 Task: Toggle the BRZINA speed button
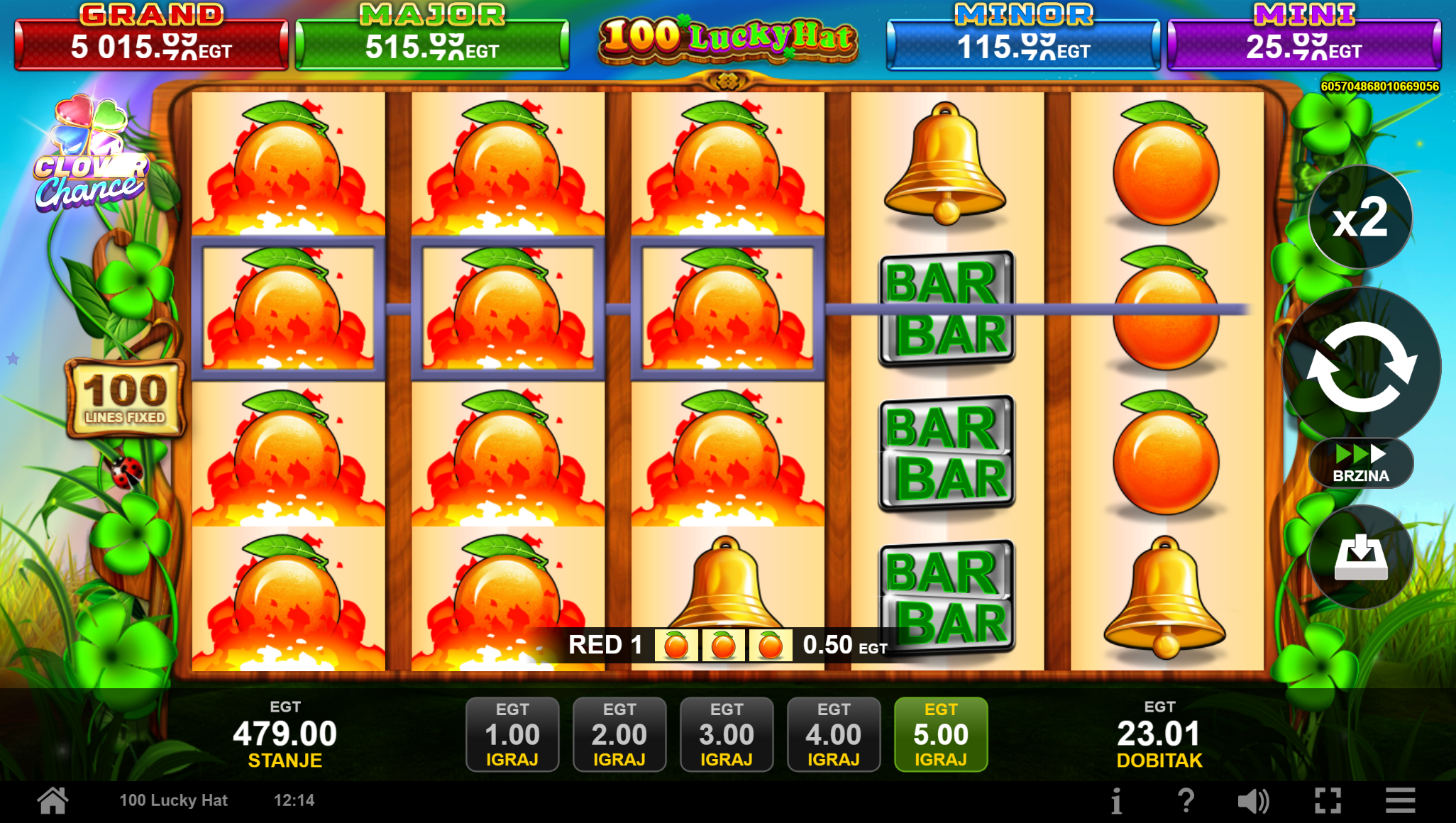[x=1361, y=464]
